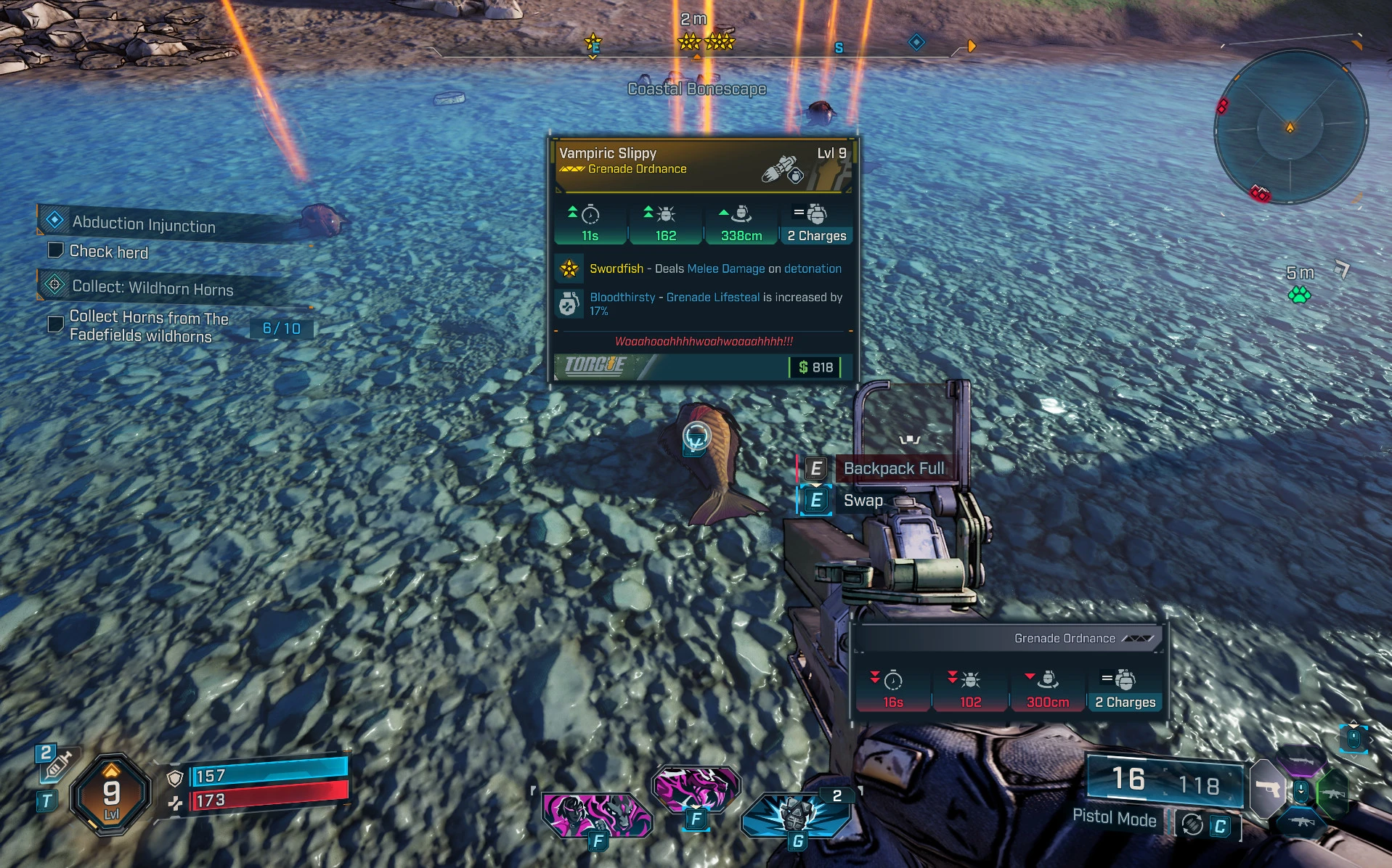This screenshot has height=868, width=1392.
Task: Activate the pink beast action skill icon
Action: click(x=695, y=788)
